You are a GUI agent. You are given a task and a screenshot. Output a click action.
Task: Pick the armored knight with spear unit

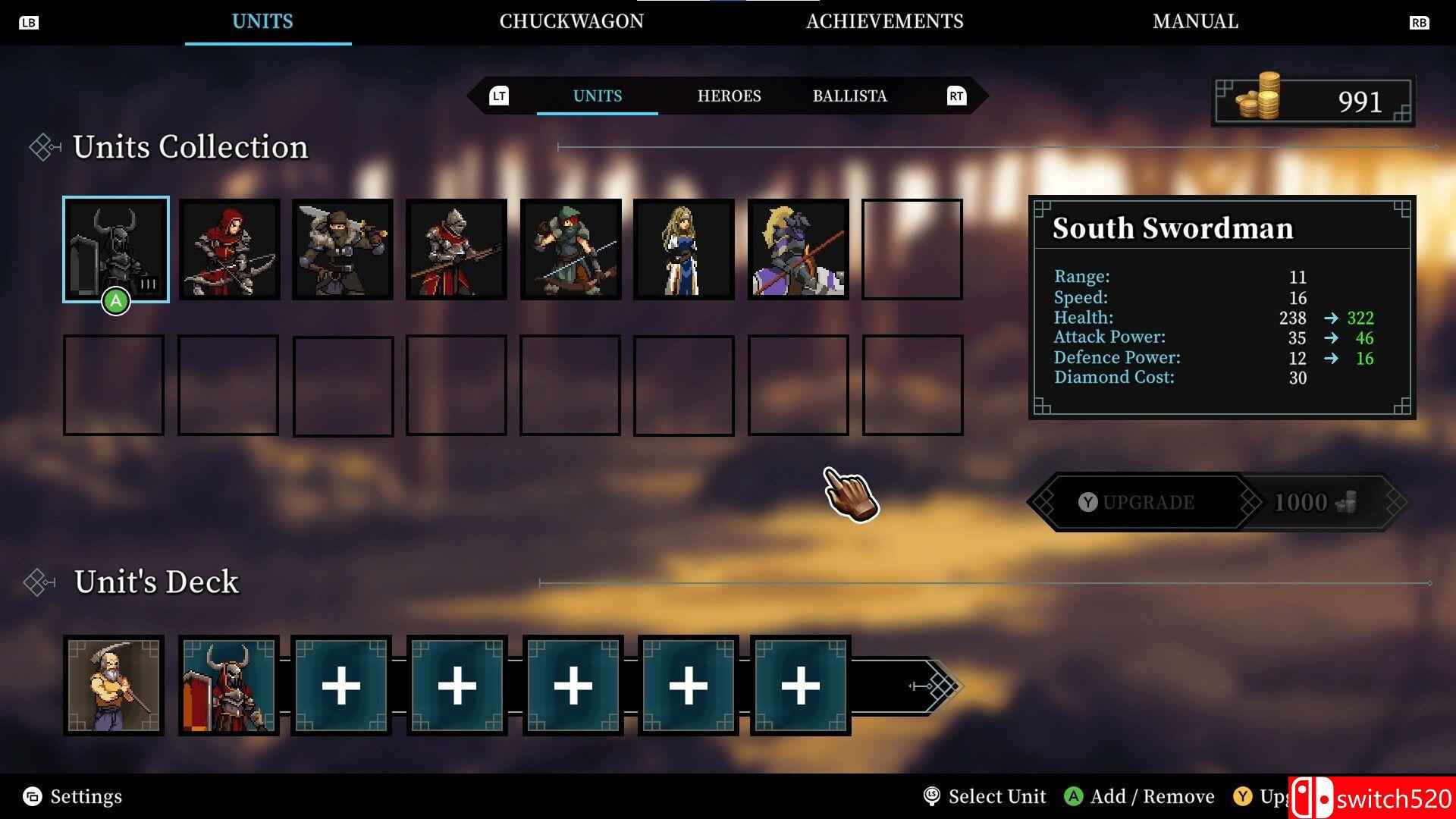(457, 249)
